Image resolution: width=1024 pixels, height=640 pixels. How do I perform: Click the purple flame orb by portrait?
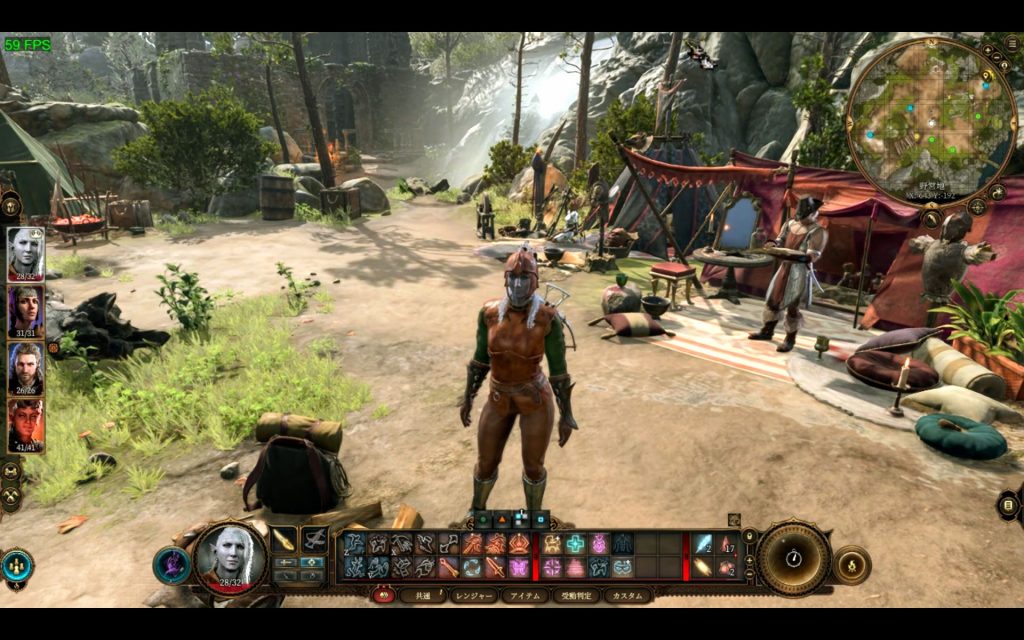point(171,565)
